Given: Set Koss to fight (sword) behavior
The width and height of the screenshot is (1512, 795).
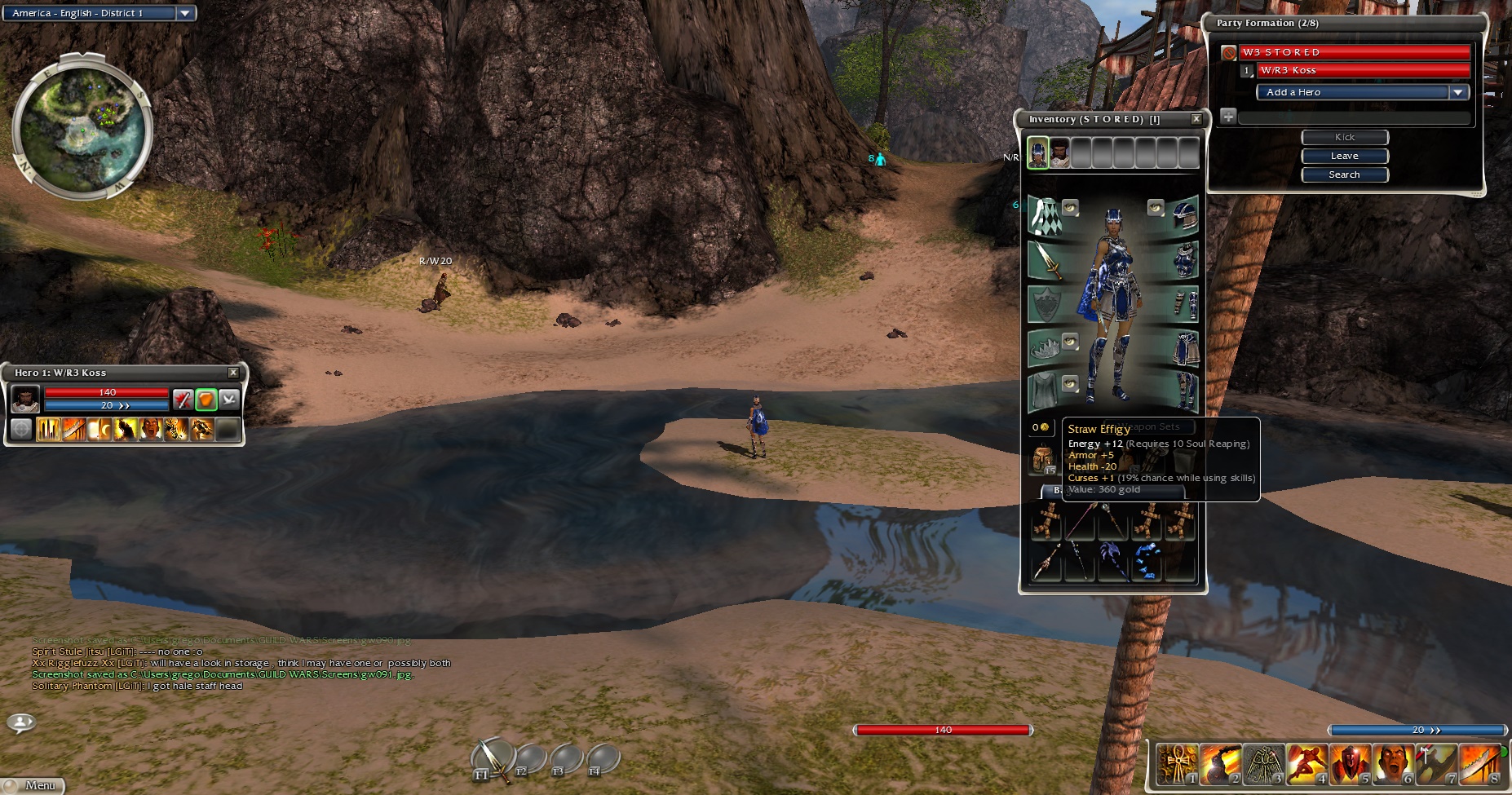Looking at the screenshot, I should [183, 400].
